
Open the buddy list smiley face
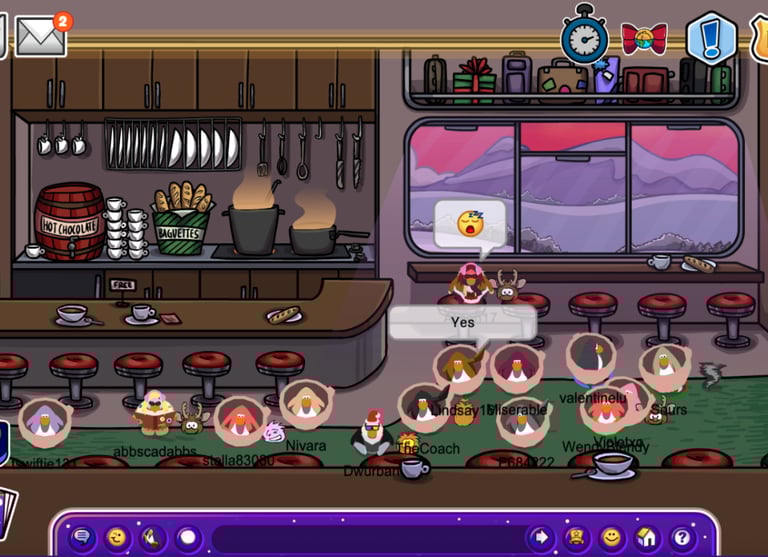tap(611, 537)
